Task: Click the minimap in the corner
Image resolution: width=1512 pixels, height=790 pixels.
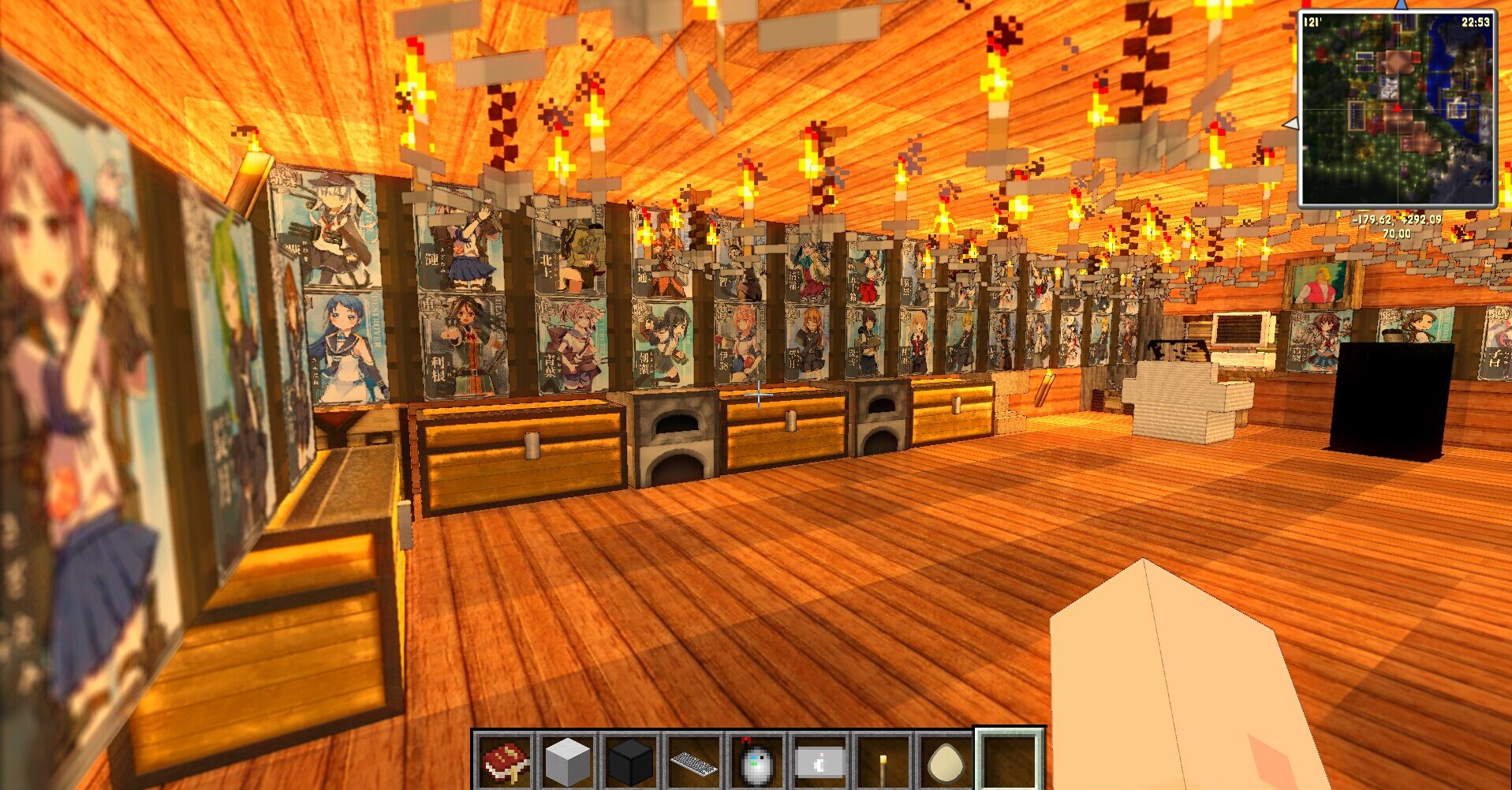Action: [x=1397, y=108]
